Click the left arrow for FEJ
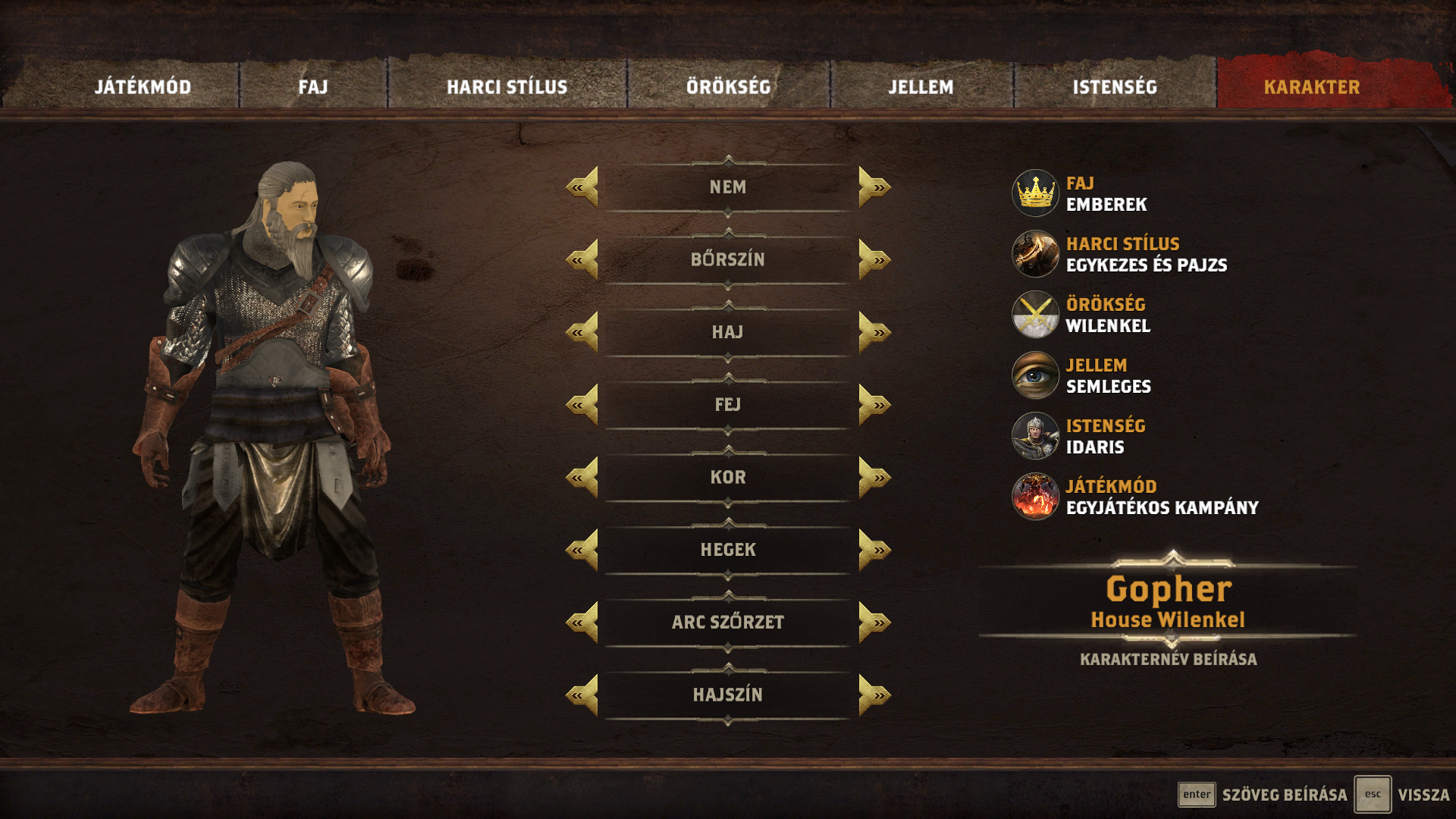The height and width of the screenshot is (819, 1456). pyautogui.click(x=582, y=405)
